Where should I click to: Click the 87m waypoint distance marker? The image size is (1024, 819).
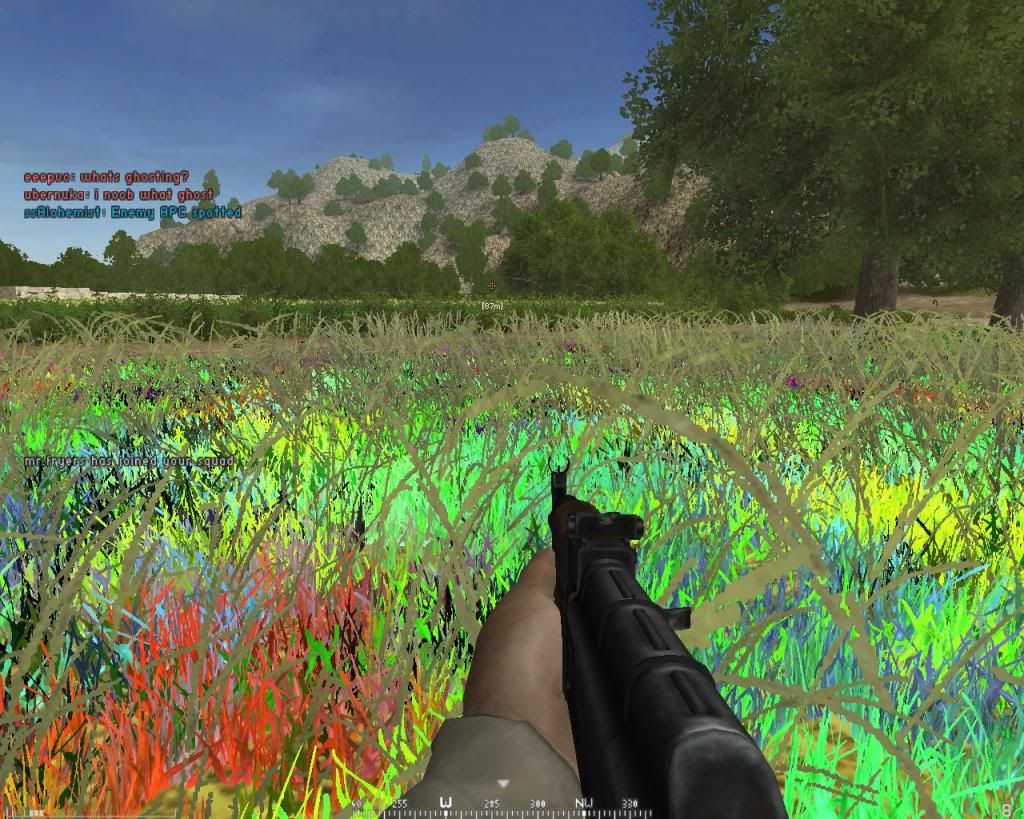(491, 305)
